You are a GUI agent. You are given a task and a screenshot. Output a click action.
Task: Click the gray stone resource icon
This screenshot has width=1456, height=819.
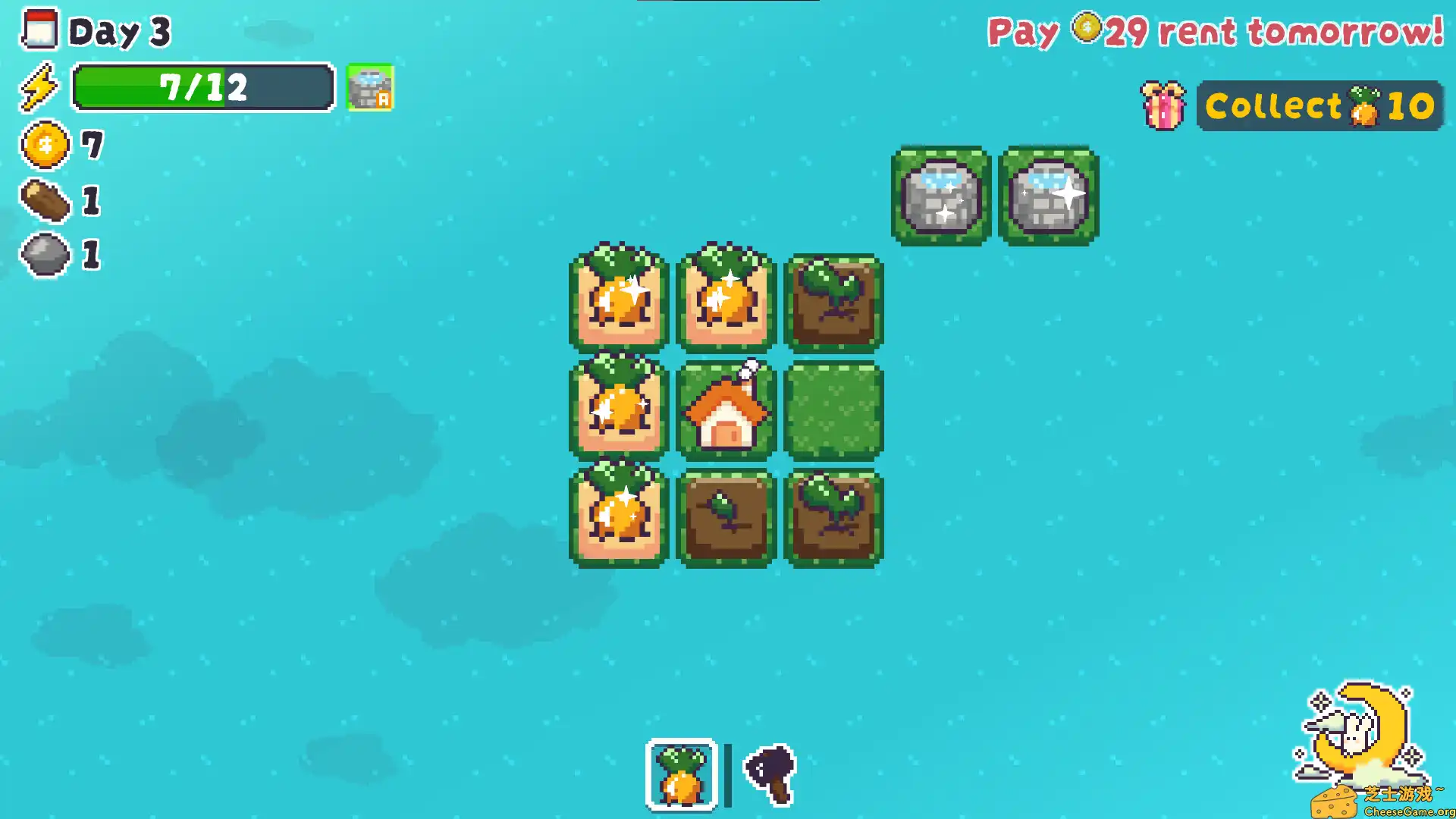43,254
